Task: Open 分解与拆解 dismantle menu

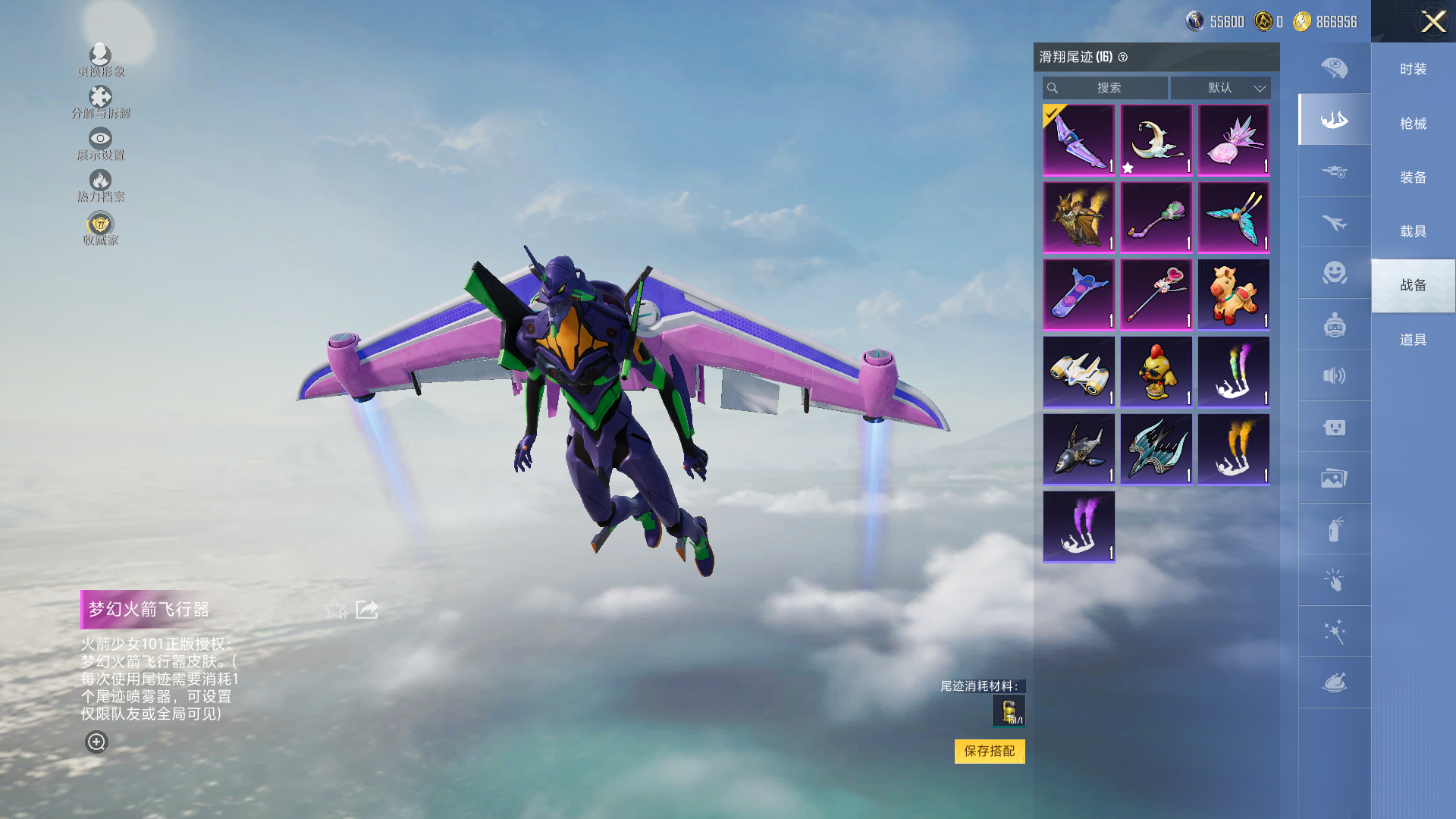Action: tap(100, 102)
